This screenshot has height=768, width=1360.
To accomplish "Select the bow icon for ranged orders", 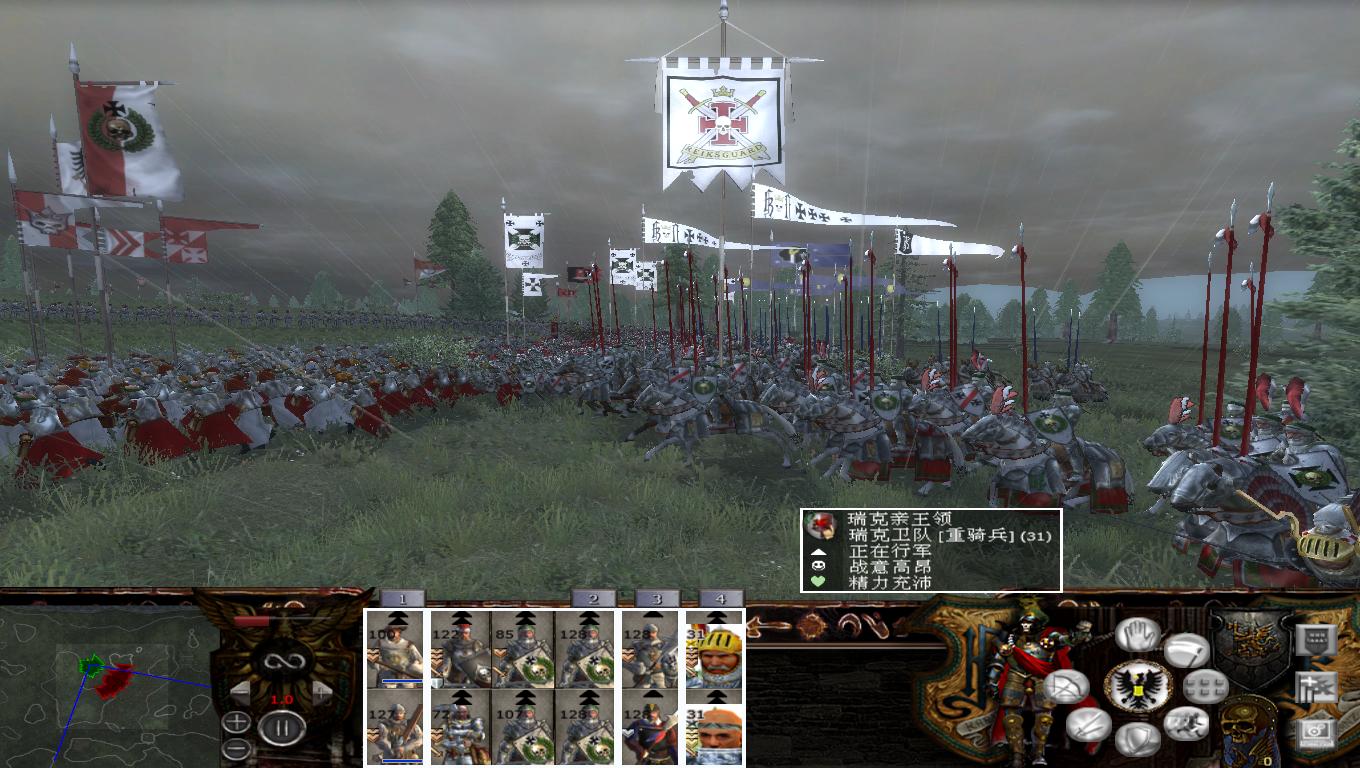I will (1069, 687).
